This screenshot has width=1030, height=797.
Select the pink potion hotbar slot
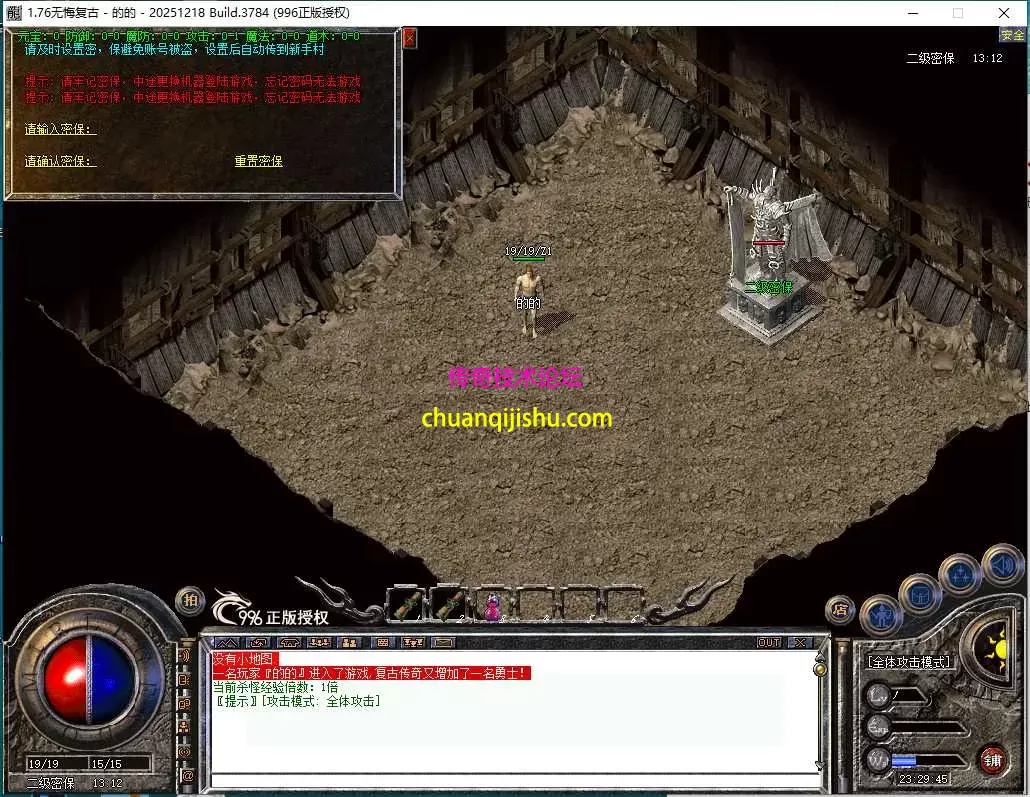[492, 606]
